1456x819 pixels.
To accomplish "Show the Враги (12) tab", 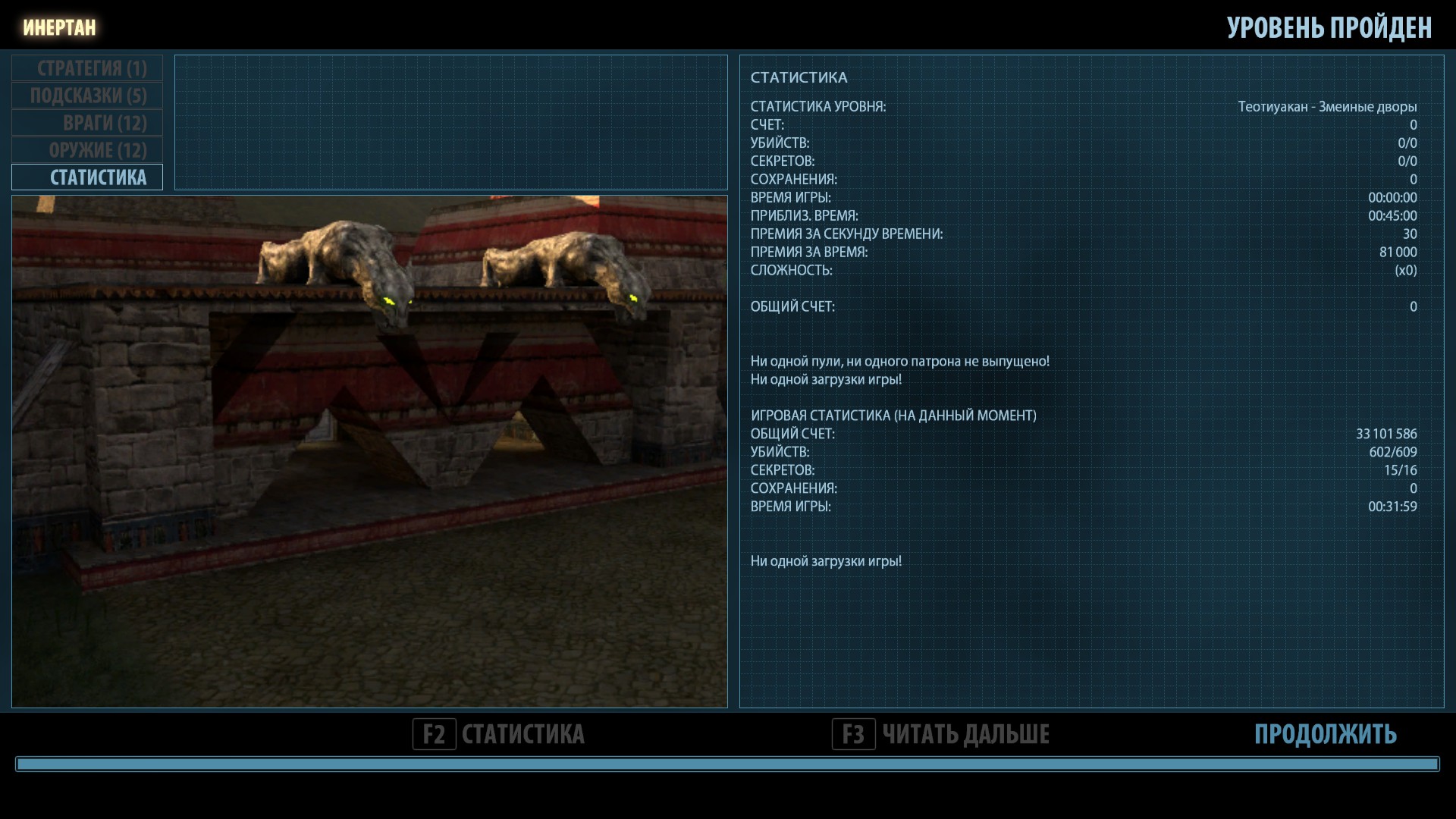I will (87, 123).
